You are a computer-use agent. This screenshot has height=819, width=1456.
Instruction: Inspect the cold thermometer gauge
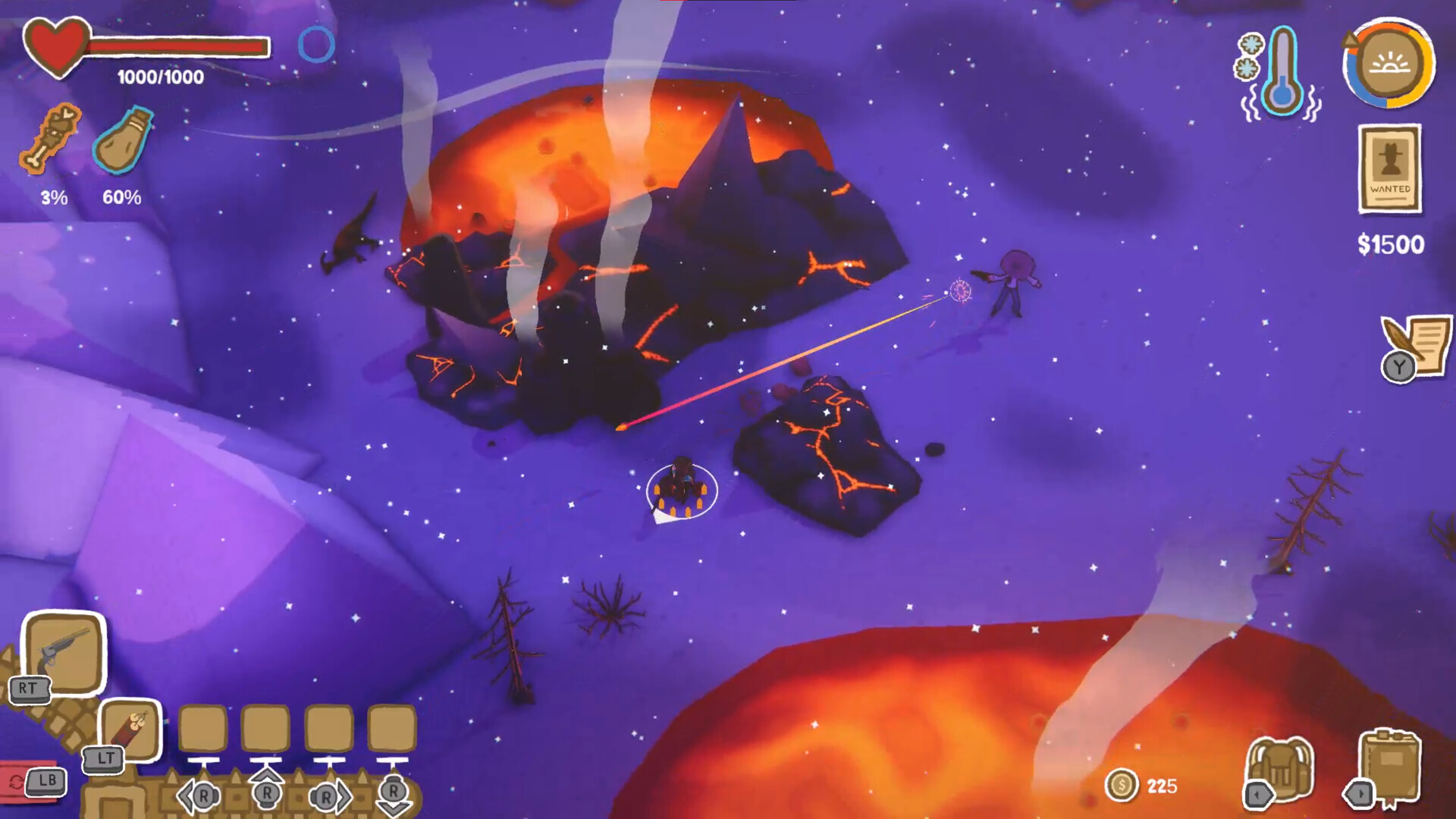tap(1281, 72)
